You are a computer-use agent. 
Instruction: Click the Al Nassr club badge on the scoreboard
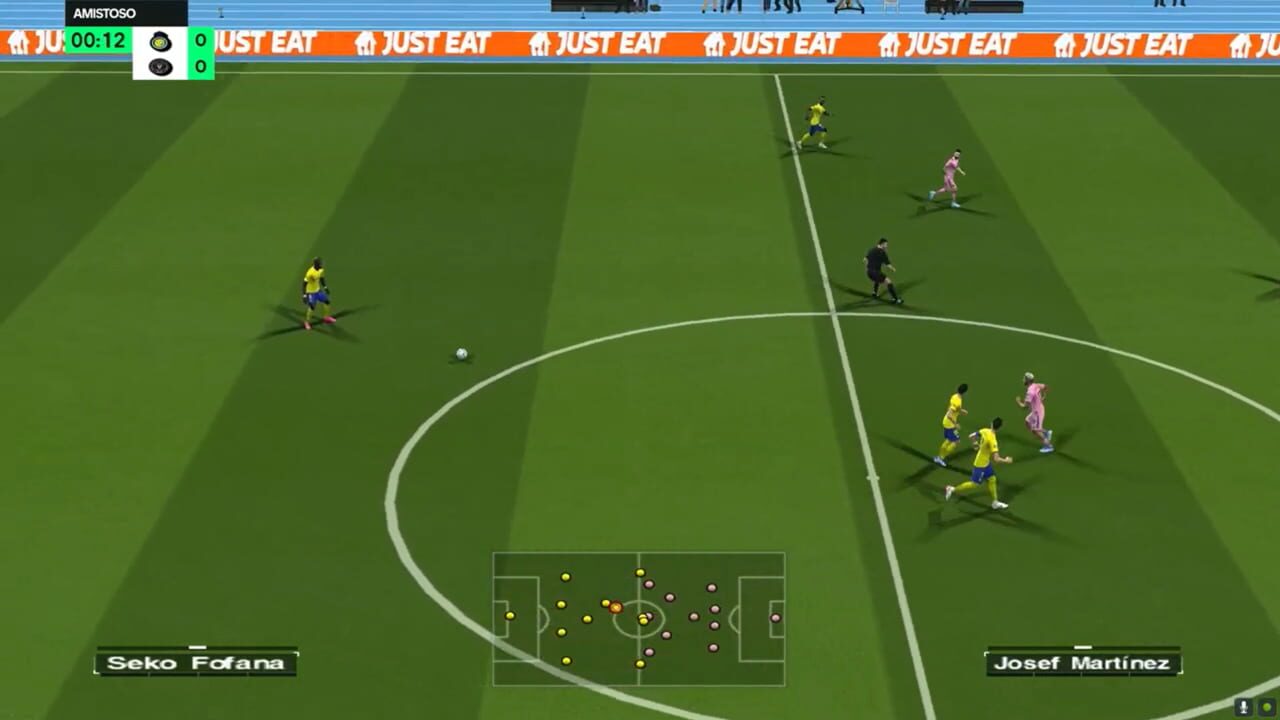click(160, 41)
